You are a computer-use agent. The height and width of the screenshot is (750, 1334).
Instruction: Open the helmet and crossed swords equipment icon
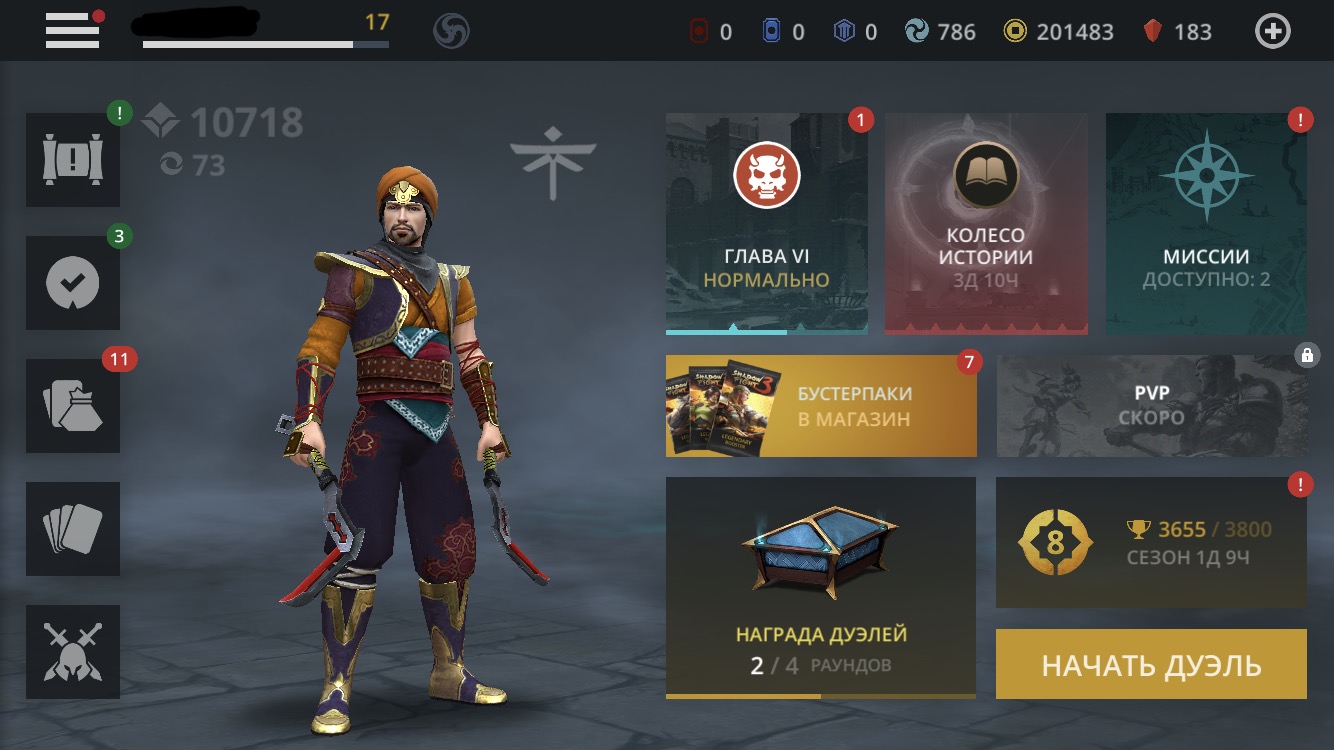73,652
